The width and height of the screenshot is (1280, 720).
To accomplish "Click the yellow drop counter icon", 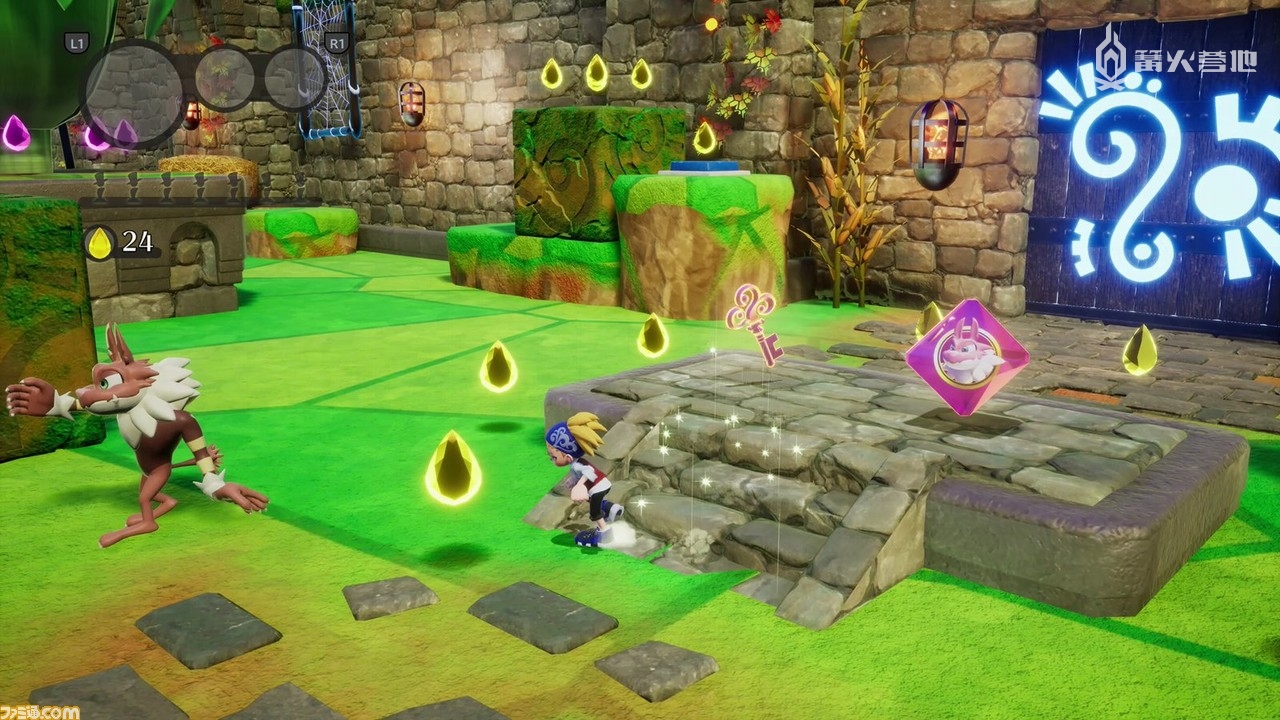I will pyautogui.click(x=99, y=242).
